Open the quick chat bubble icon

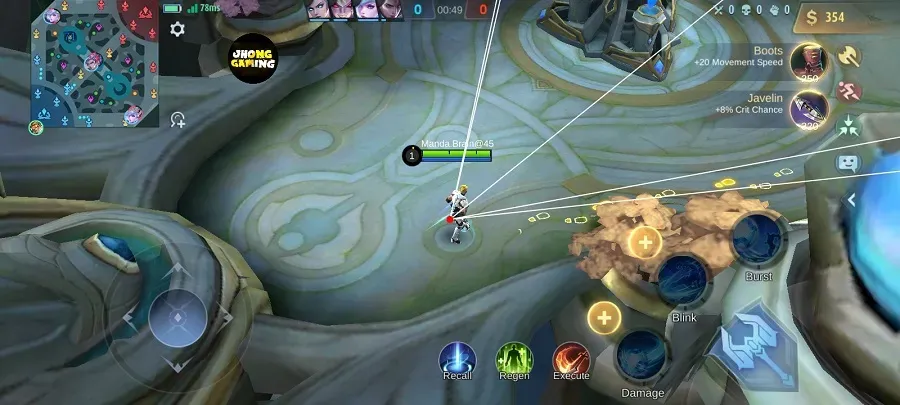pyautogui.click(x=848, y=162)
